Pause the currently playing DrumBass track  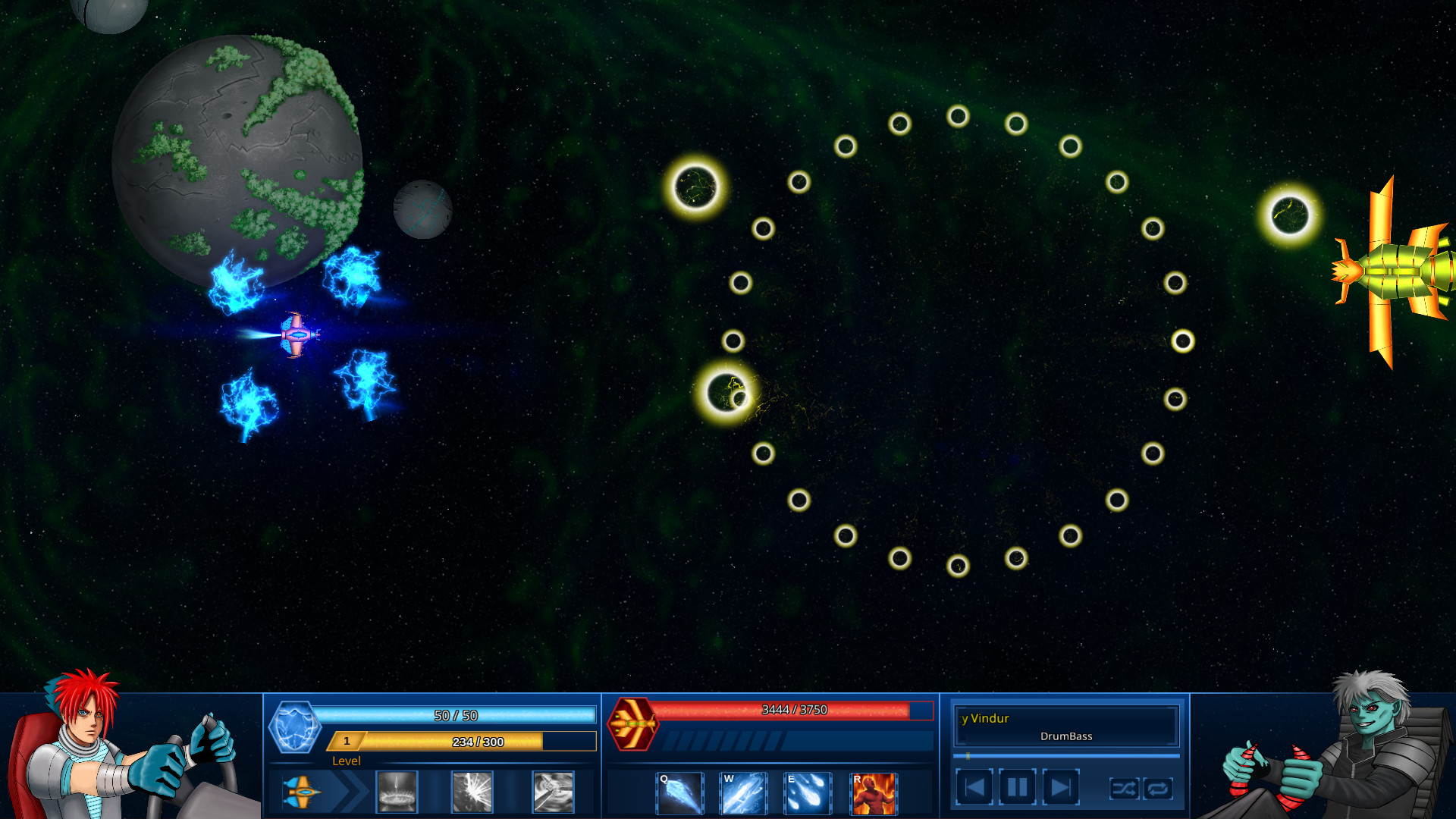1017,786
